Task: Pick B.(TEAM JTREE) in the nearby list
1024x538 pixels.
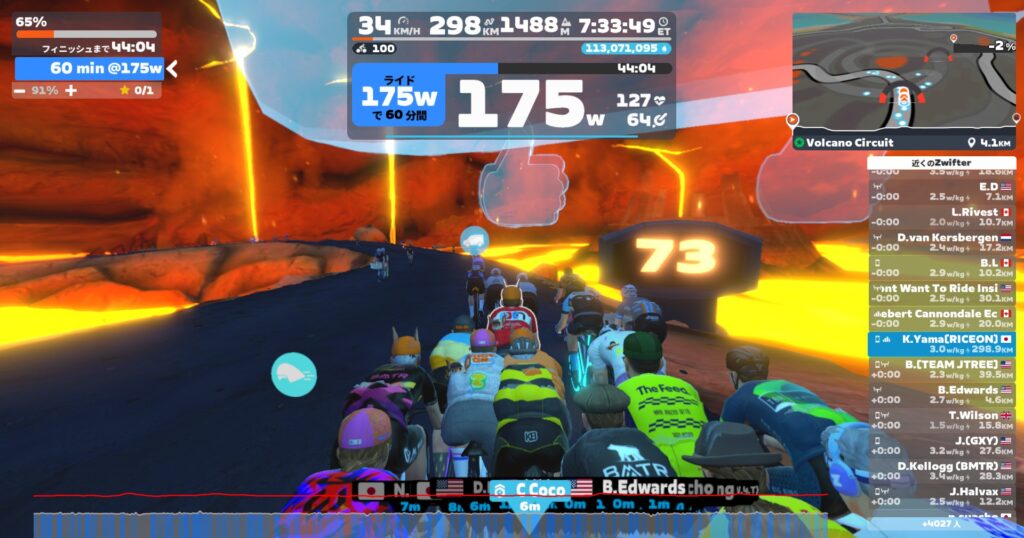Action: pos(941,370)
